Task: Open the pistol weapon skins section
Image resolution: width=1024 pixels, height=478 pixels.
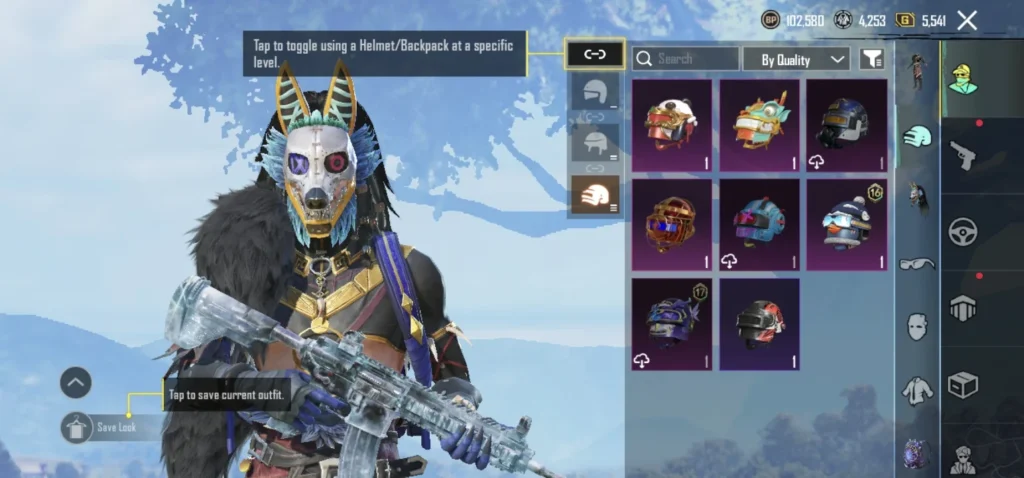Action: [962, 155]
